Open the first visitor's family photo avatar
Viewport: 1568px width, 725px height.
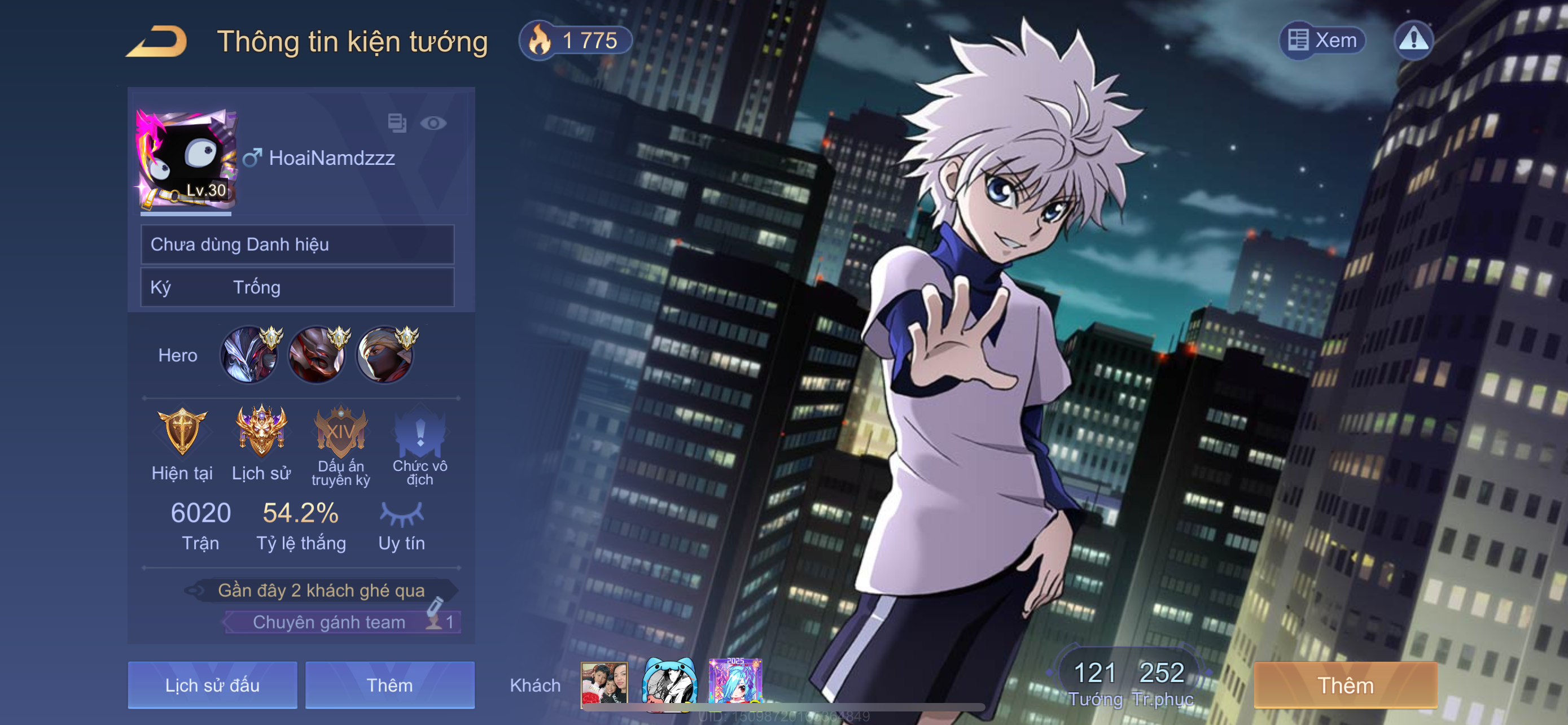pyautogui.click(x=604, y=683)
